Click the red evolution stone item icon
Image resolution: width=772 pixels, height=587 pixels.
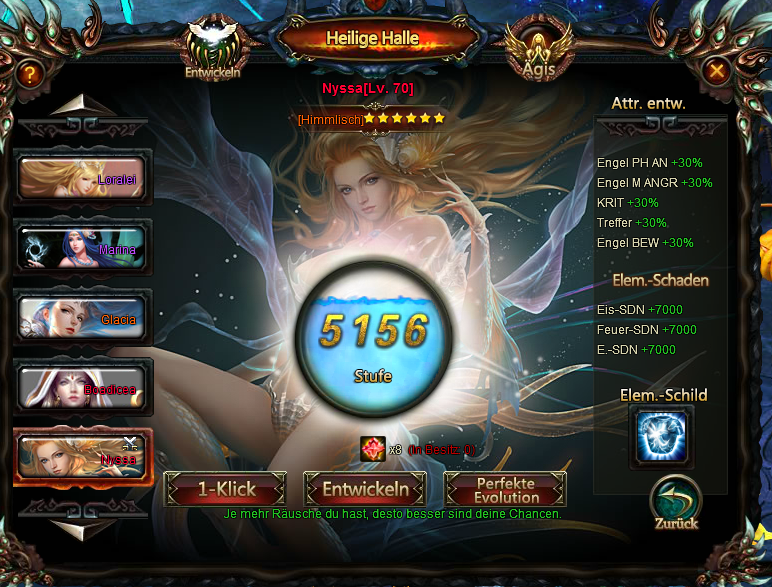coord(373,450)
